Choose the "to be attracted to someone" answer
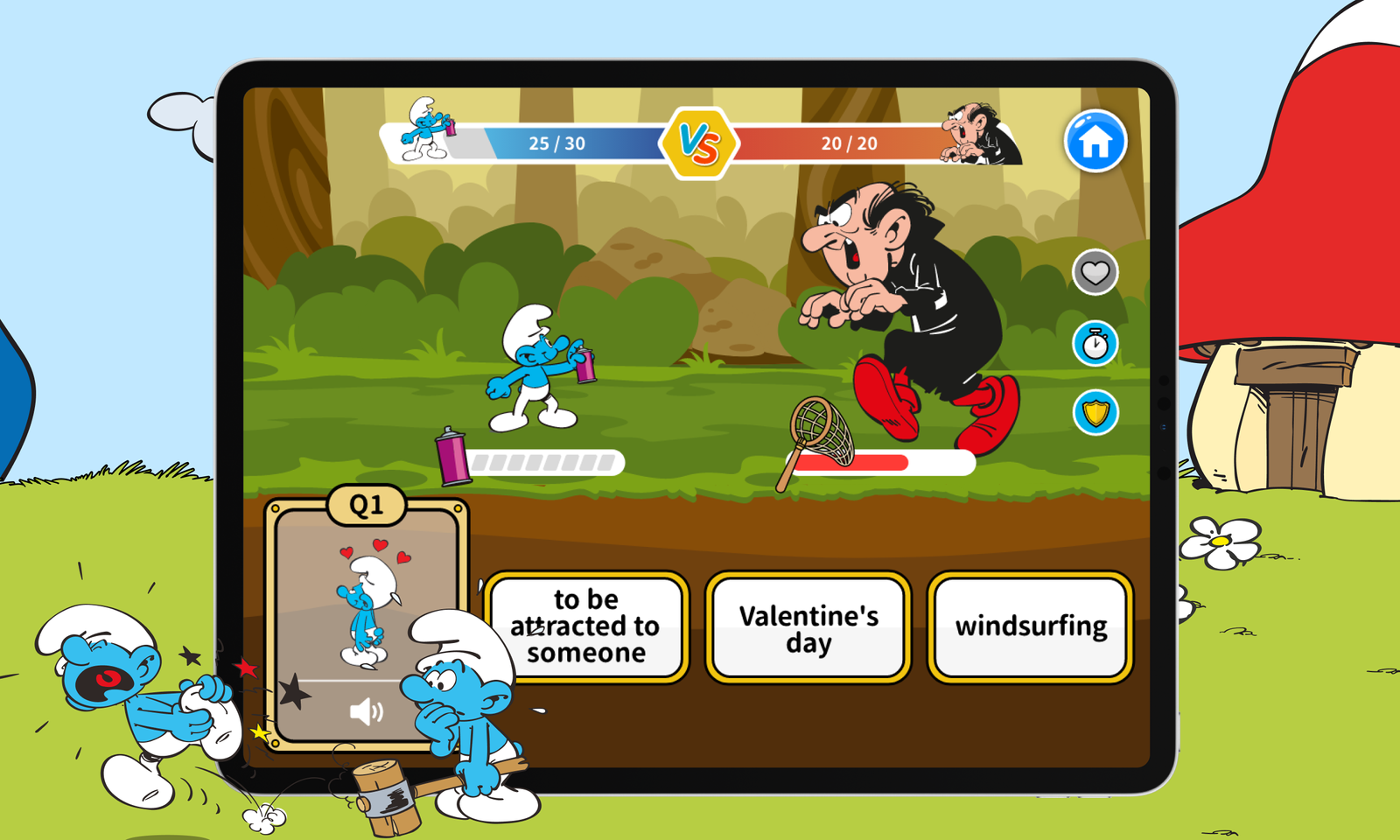 click(586, 626)
